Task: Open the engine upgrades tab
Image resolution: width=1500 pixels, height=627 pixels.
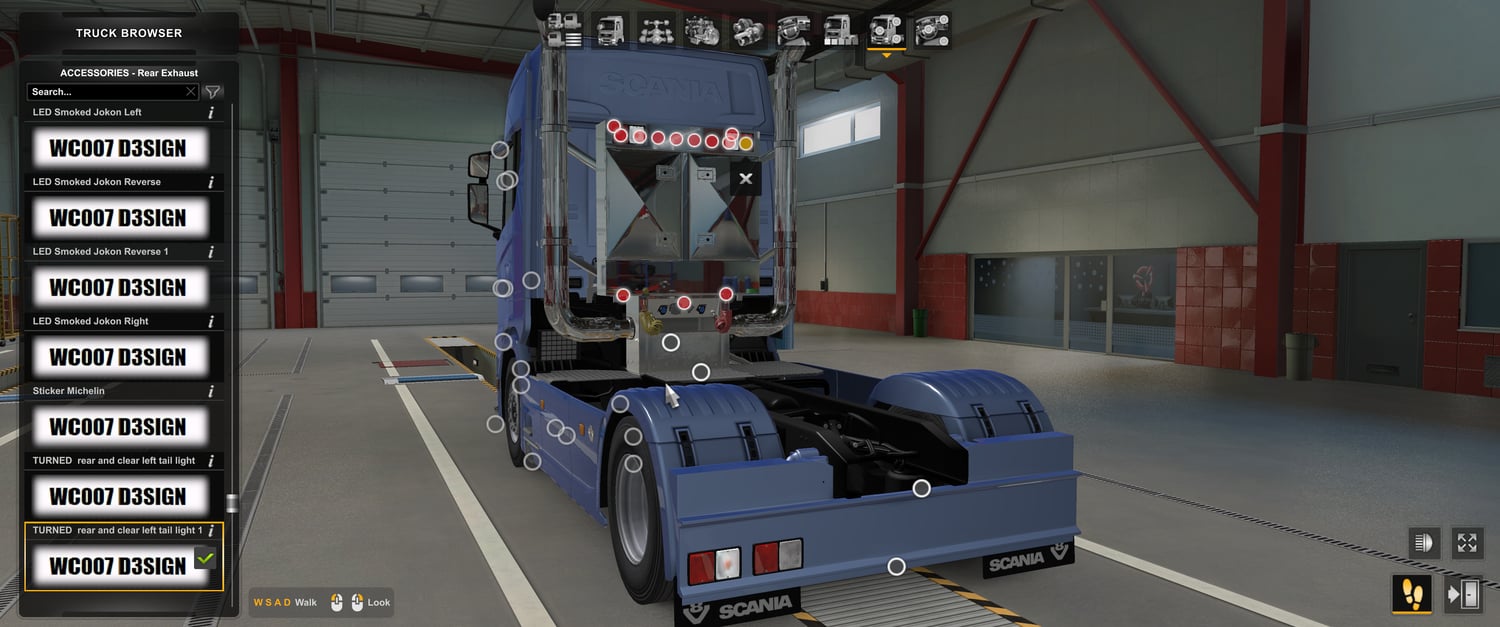Action: [x=701, y=30]
